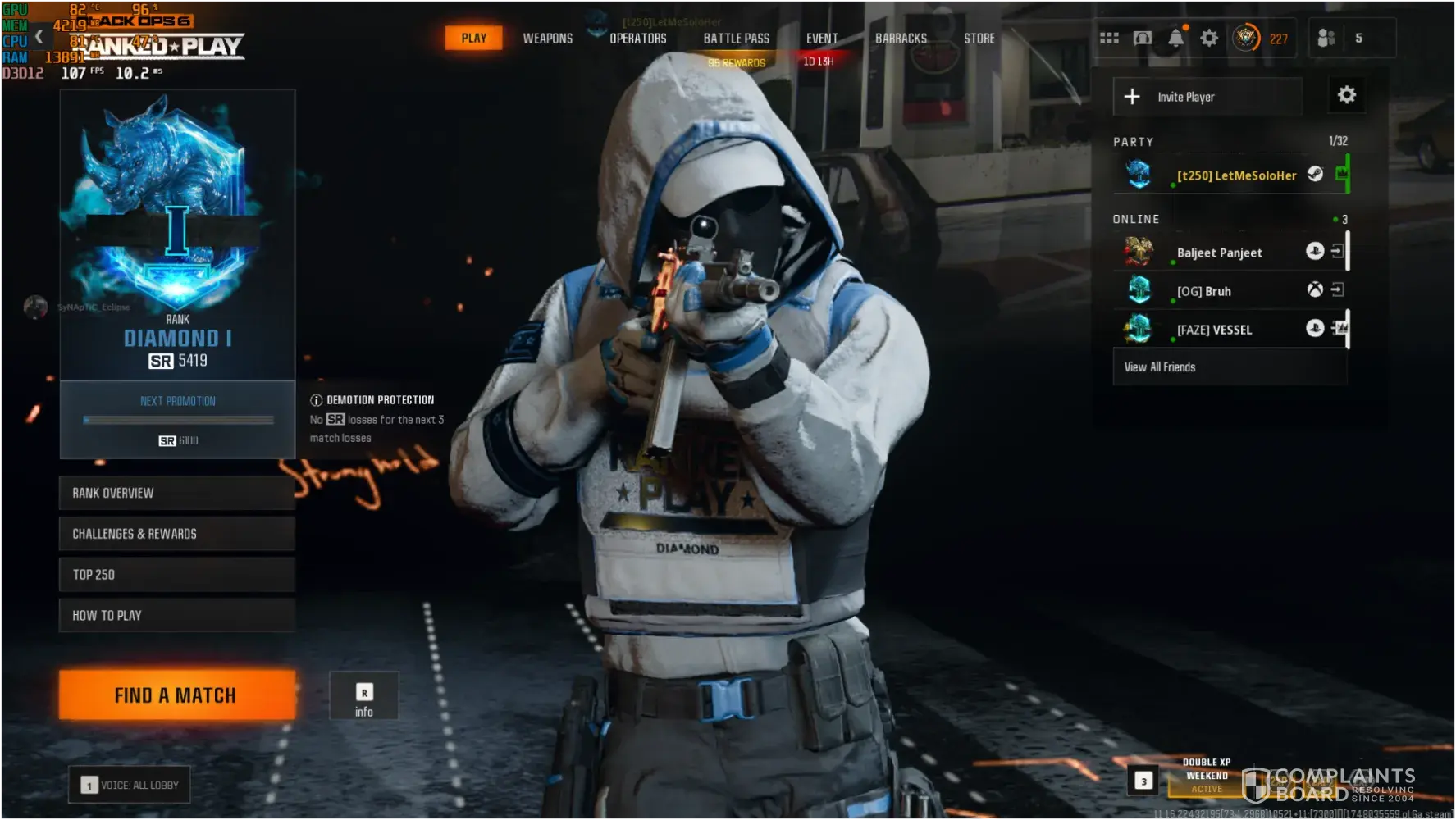
Task: Open party settings gear in social panel
Action: click(1346, 95)
